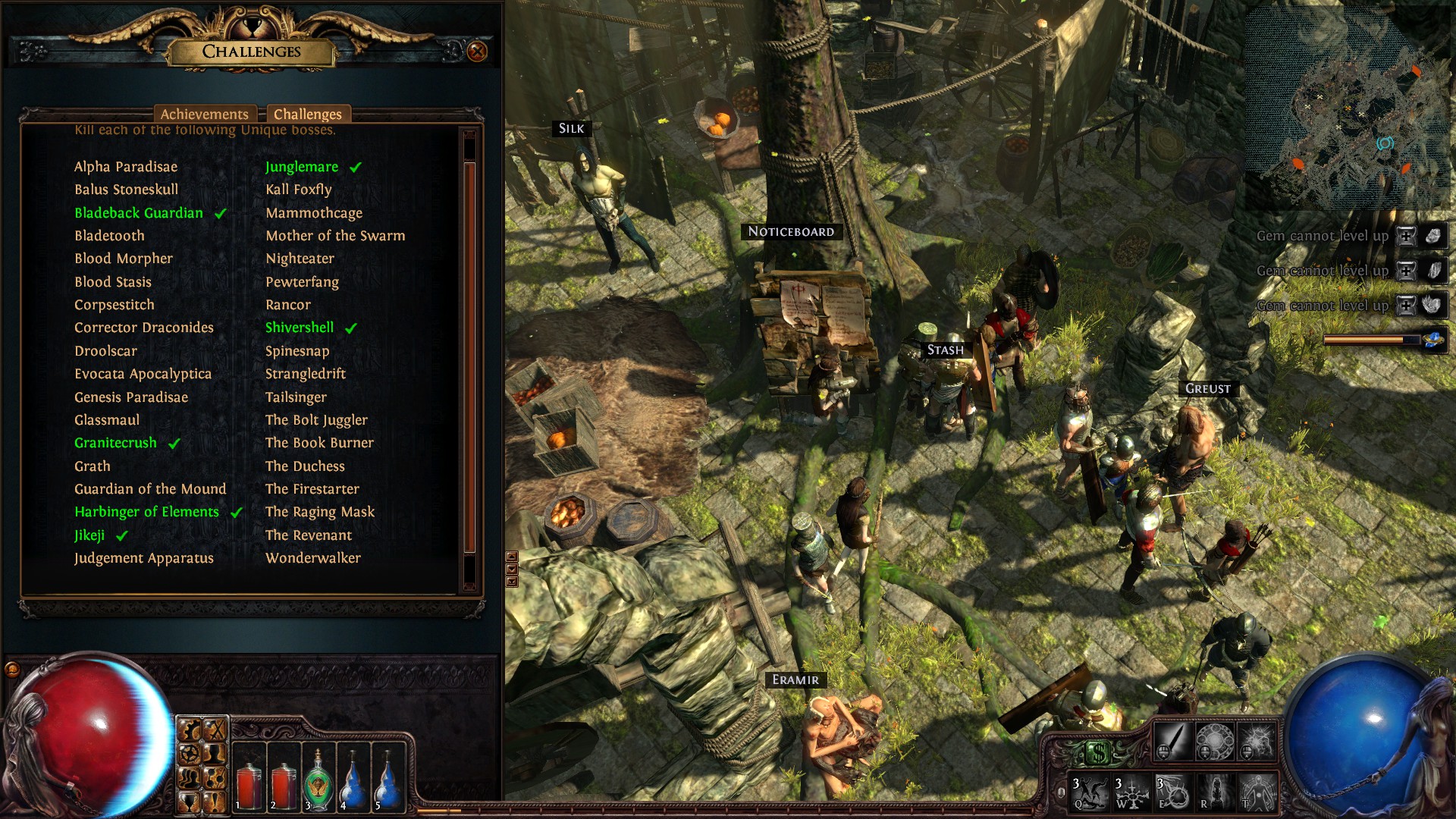
Task: Open the options gear menu icon
Action: point(190,753)
